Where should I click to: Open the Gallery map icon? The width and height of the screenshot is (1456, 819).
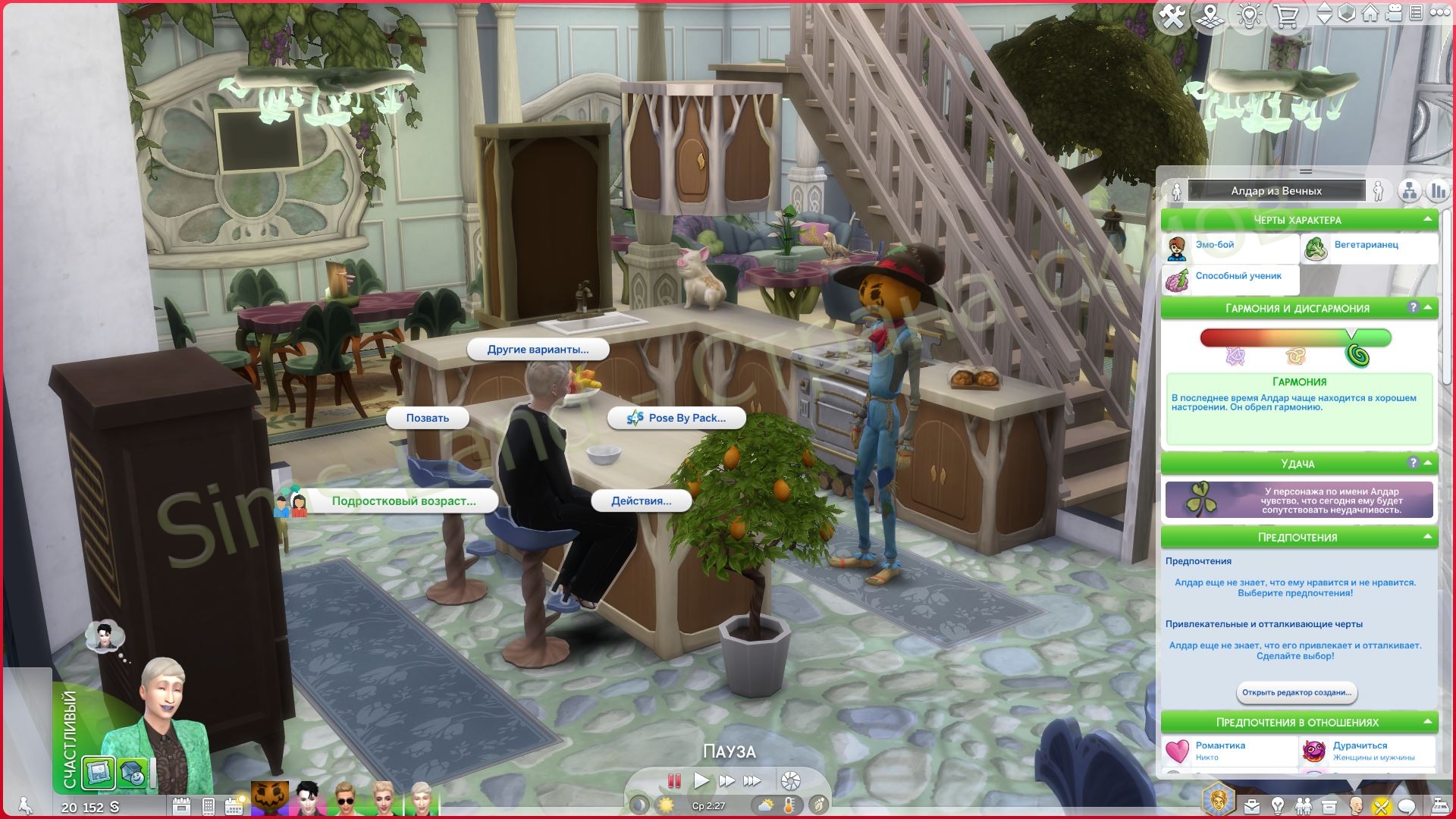click(1210, 14)
